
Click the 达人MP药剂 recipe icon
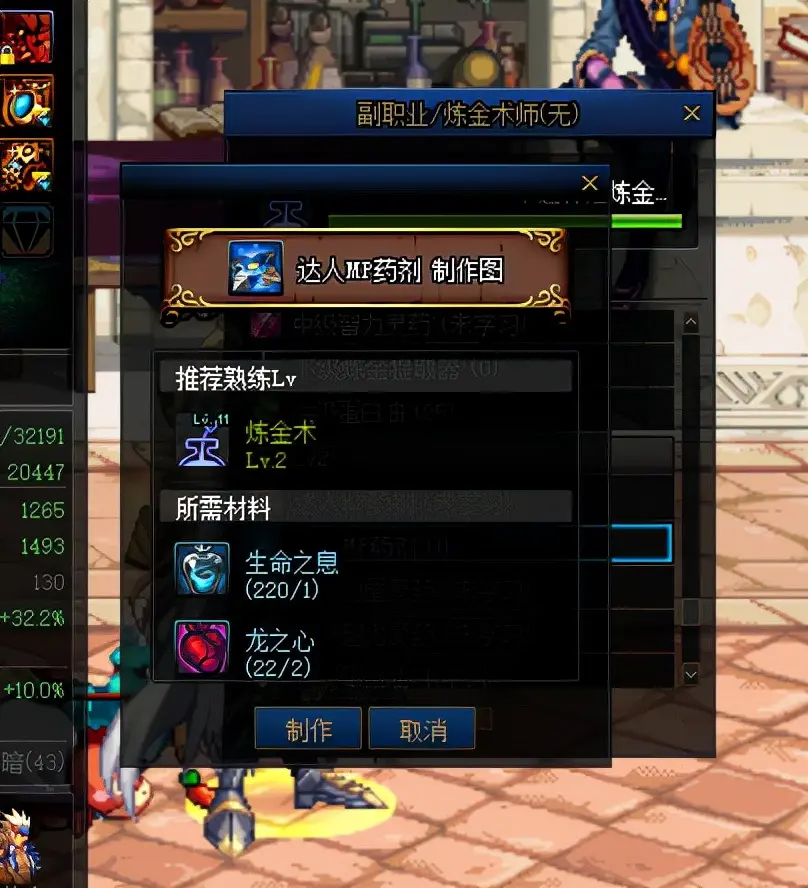(x=255, y=268)
